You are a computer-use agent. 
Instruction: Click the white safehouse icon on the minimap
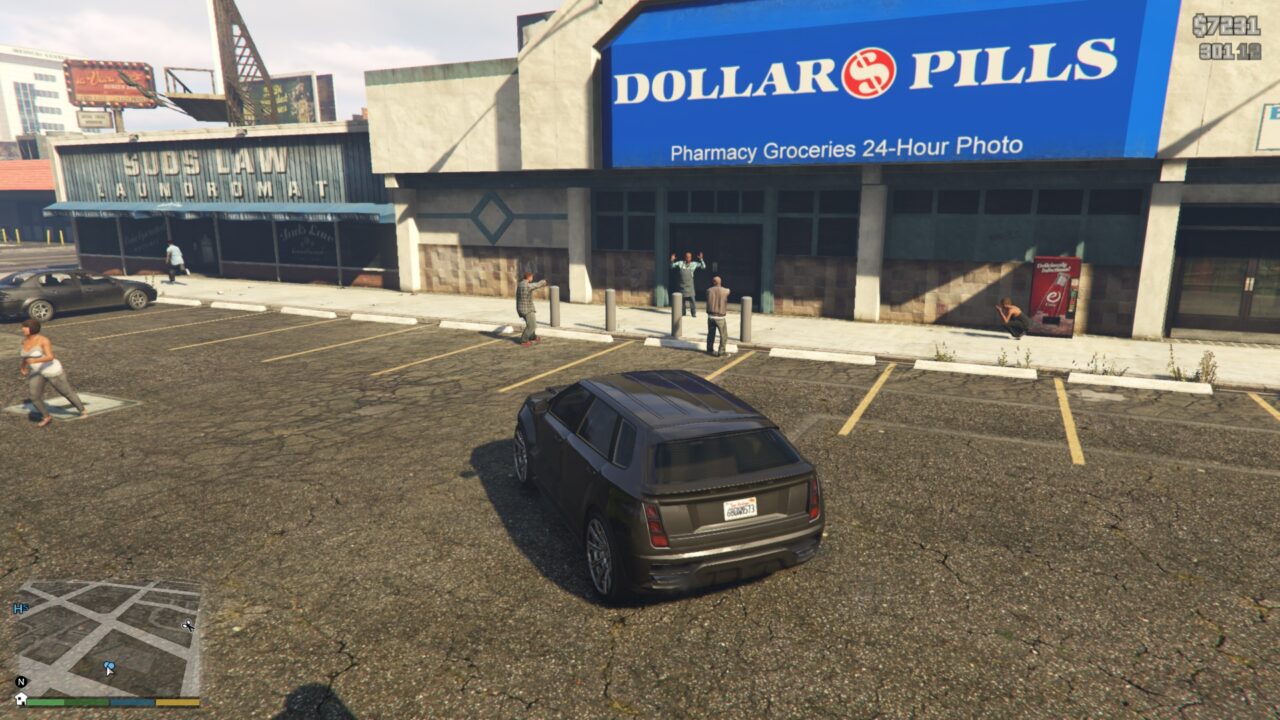21,697
